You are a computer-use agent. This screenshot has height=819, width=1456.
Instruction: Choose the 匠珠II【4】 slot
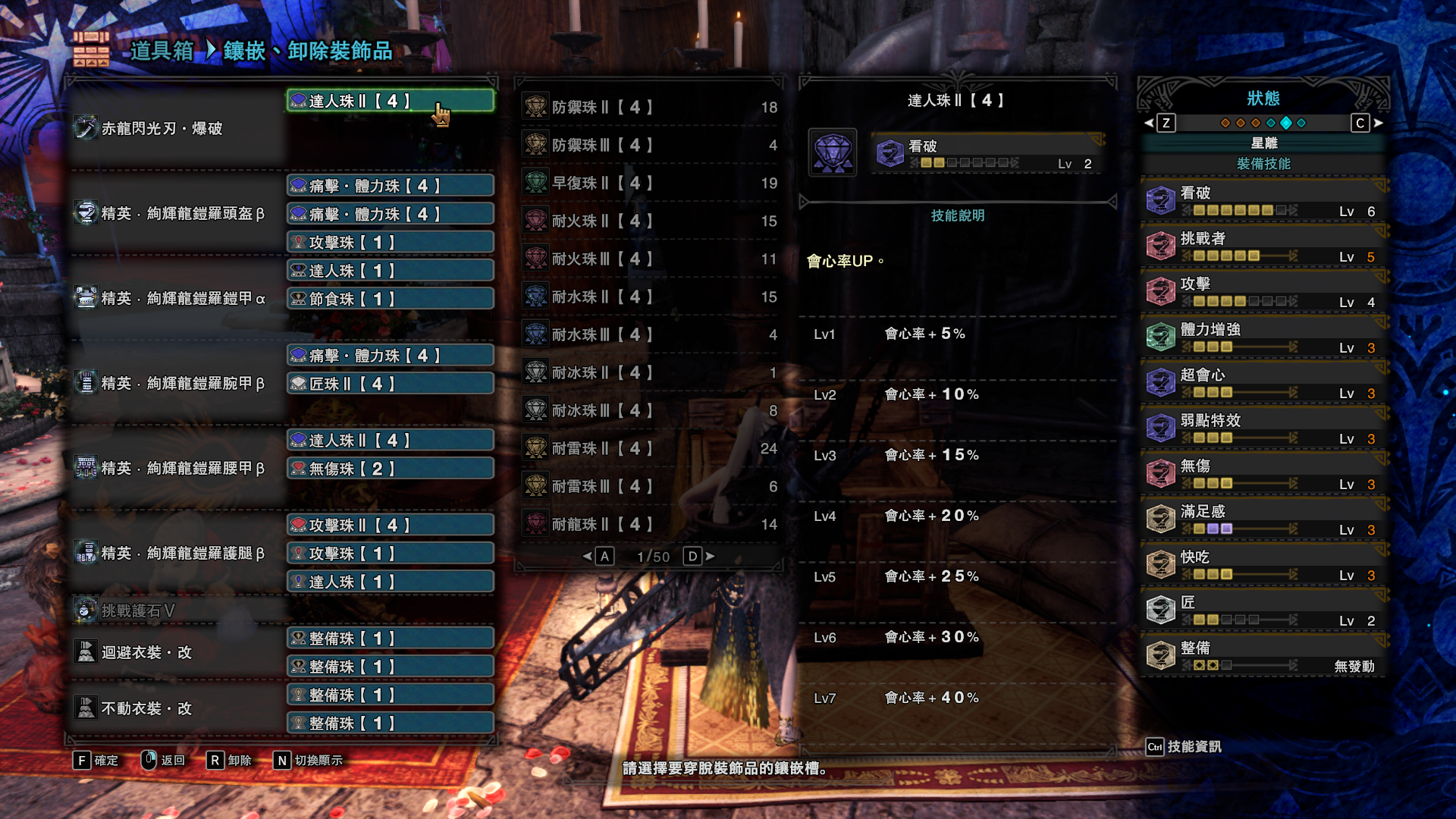(x=390, y=384)
